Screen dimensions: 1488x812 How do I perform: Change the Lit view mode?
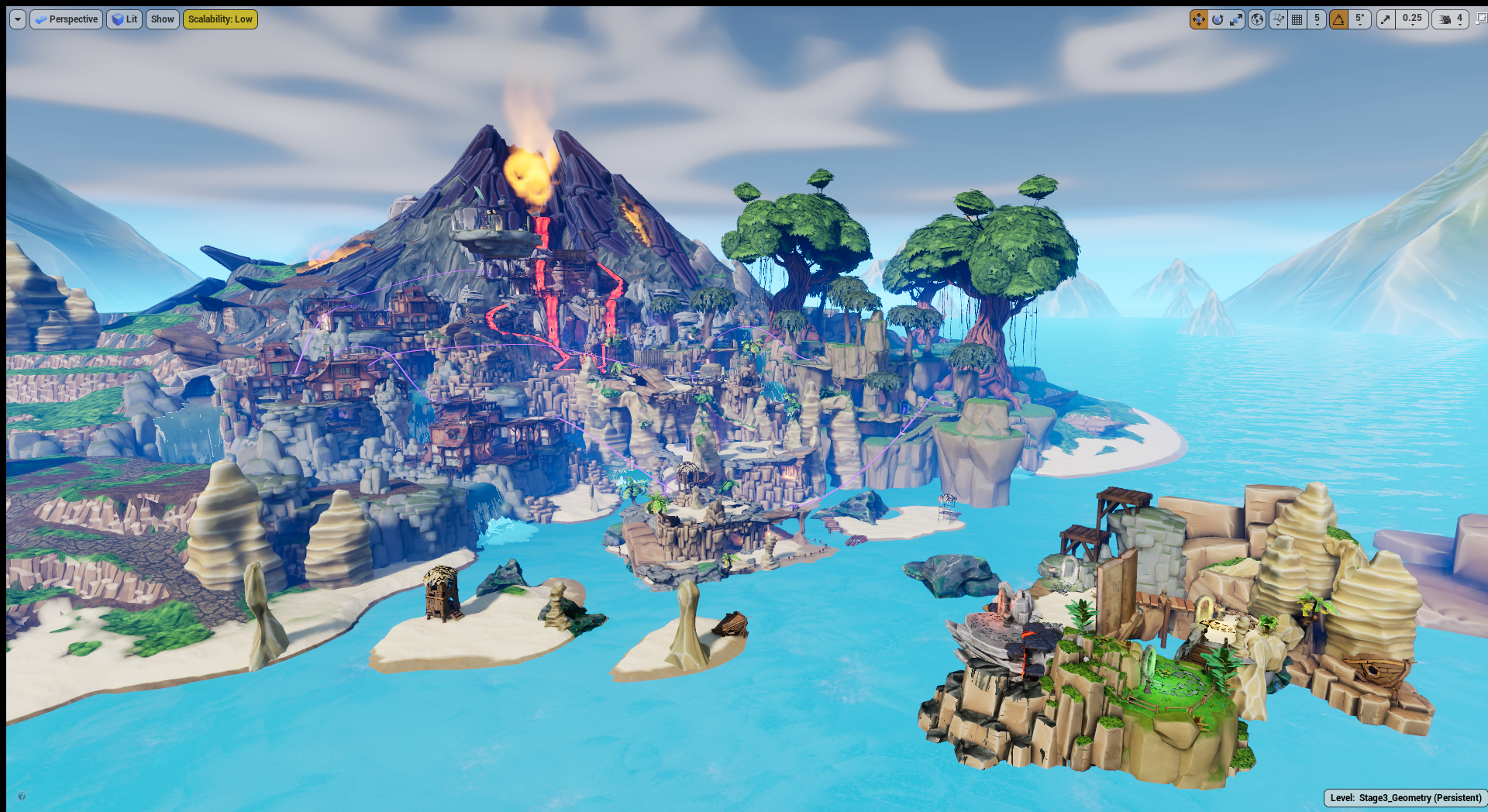click(124, 19)
